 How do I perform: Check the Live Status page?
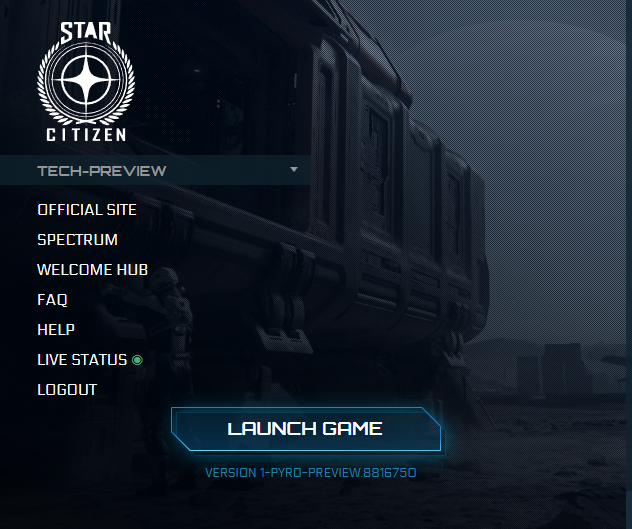coord(82,360)
